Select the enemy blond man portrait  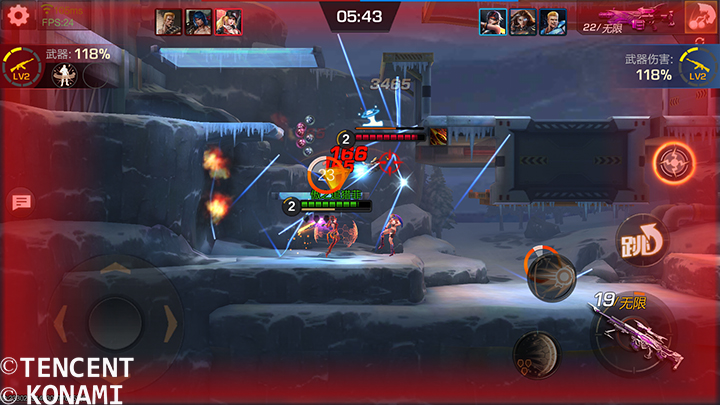(x=551, y=21)
